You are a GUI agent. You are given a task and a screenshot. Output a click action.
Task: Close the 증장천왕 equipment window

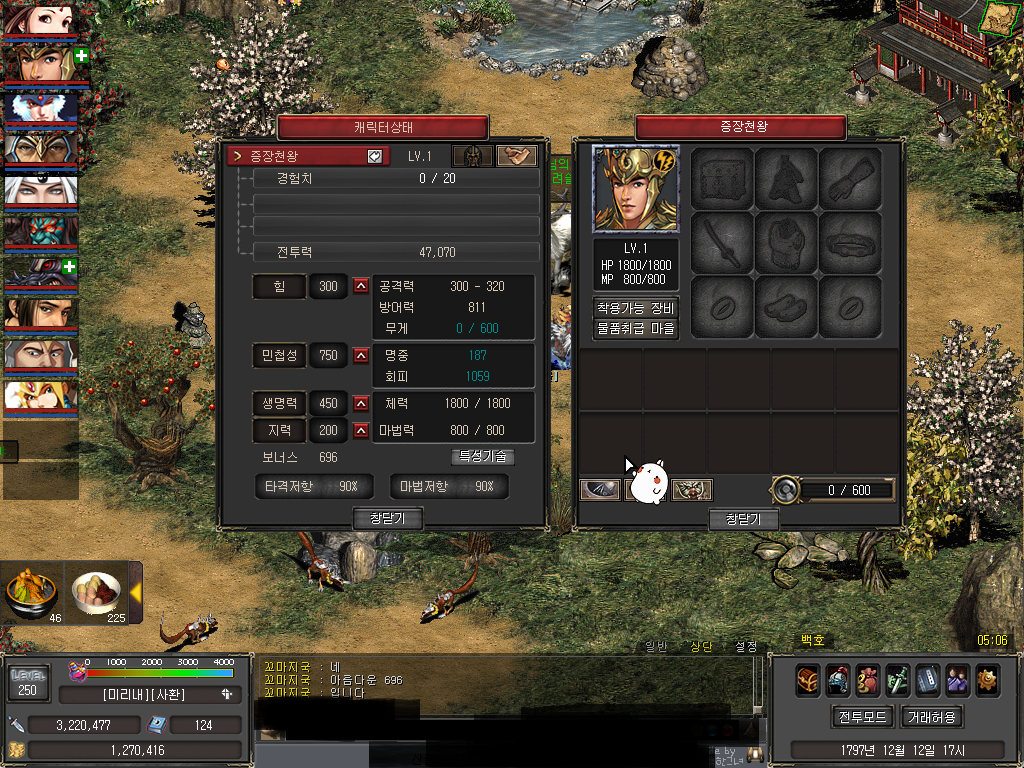(x=743, y=519)
